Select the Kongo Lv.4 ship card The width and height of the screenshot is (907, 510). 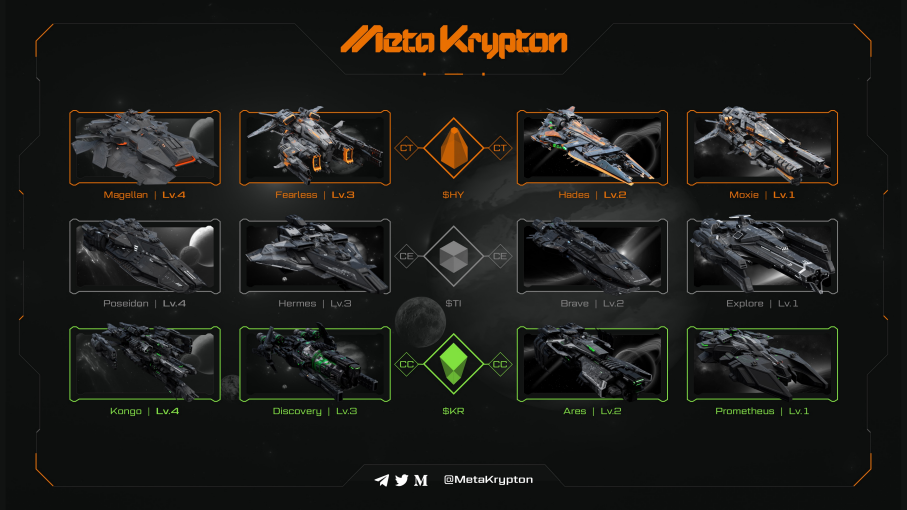[x=145, y=364]
